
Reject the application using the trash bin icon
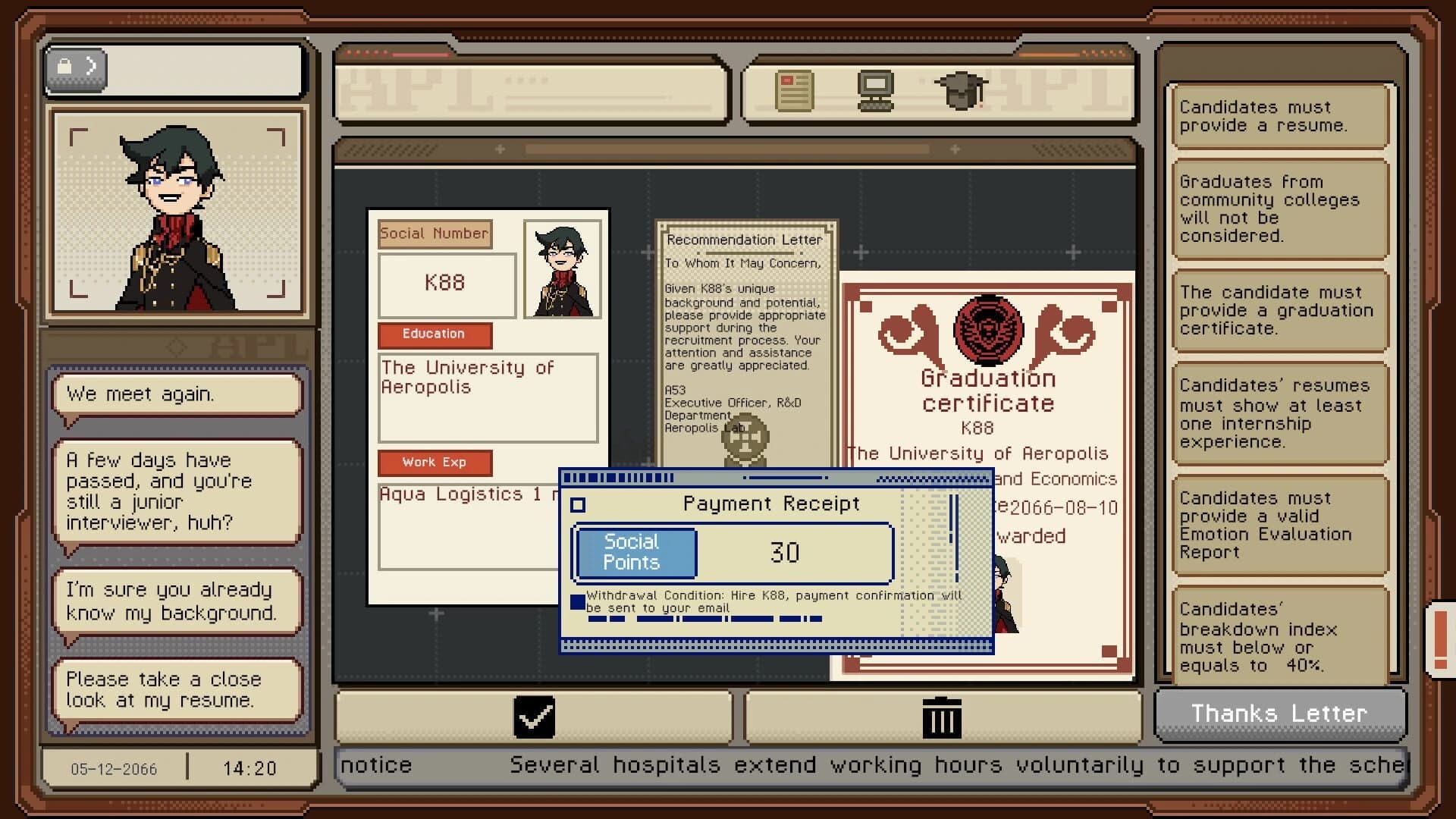[x=943, y=716]
